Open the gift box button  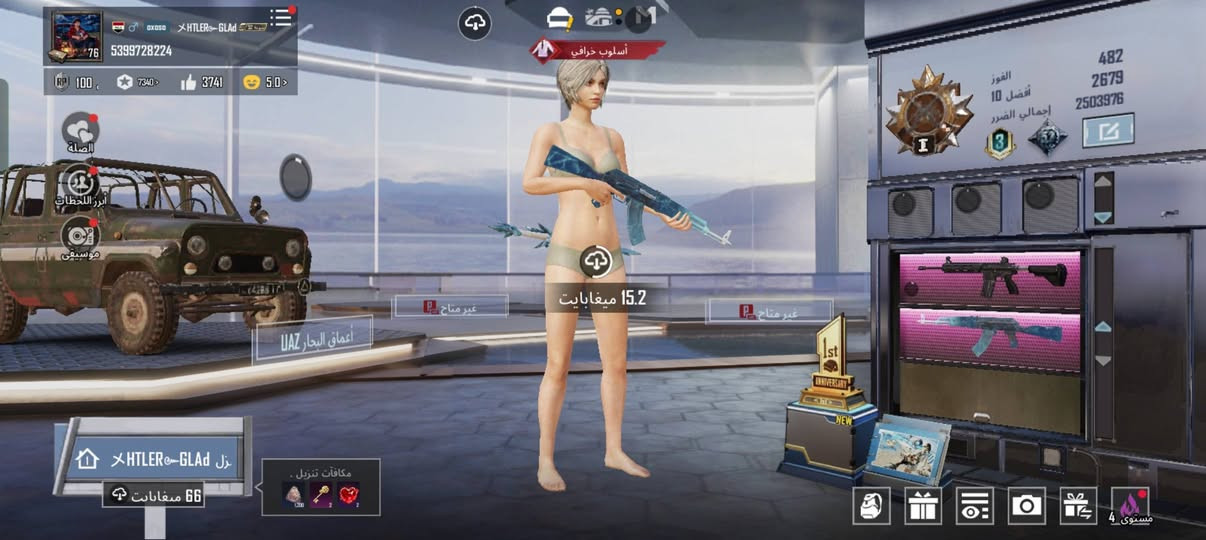[x=923, y=505]
